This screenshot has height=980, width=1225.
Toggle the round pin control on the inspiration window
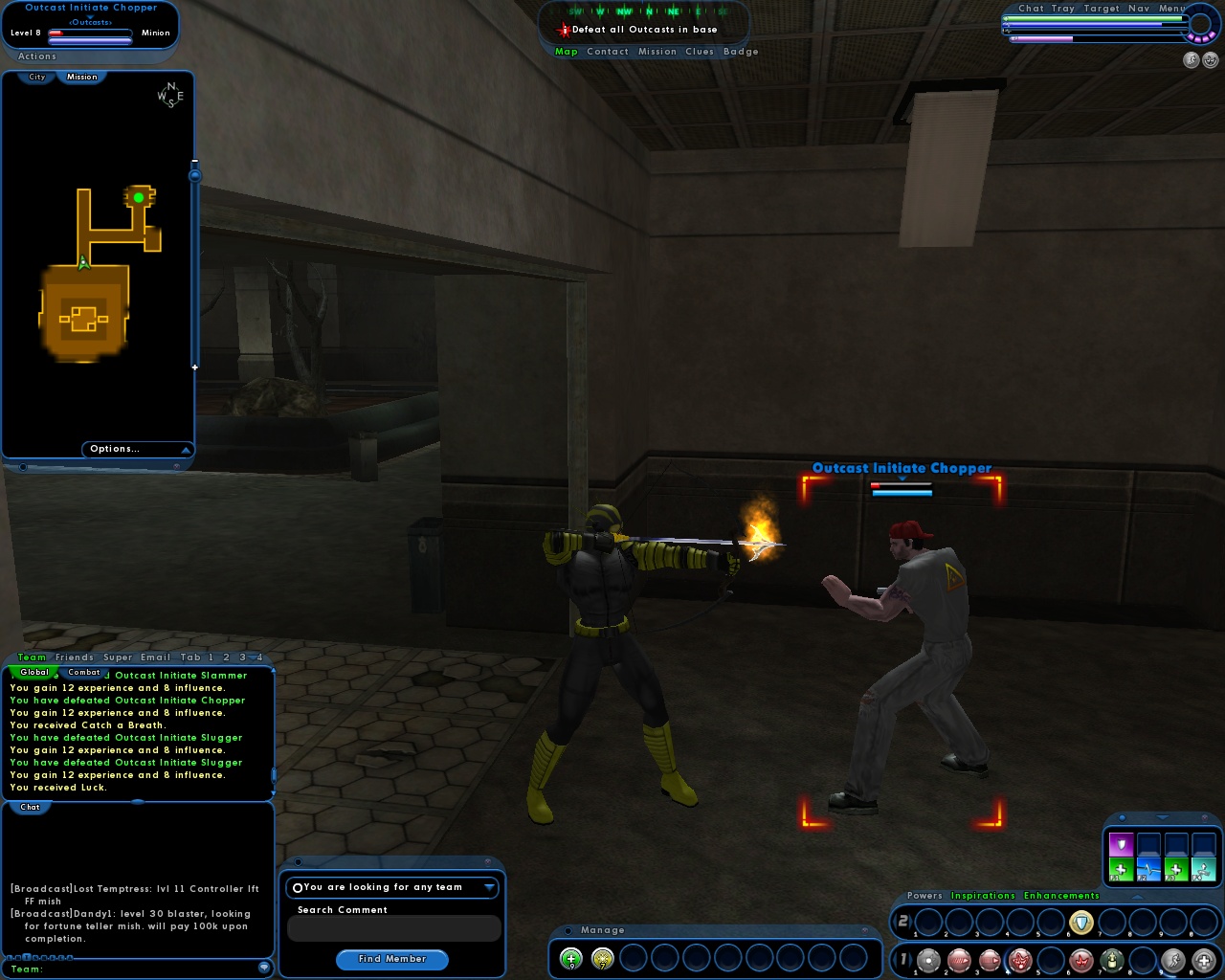pyautogui.click(x=1123, y=818)
